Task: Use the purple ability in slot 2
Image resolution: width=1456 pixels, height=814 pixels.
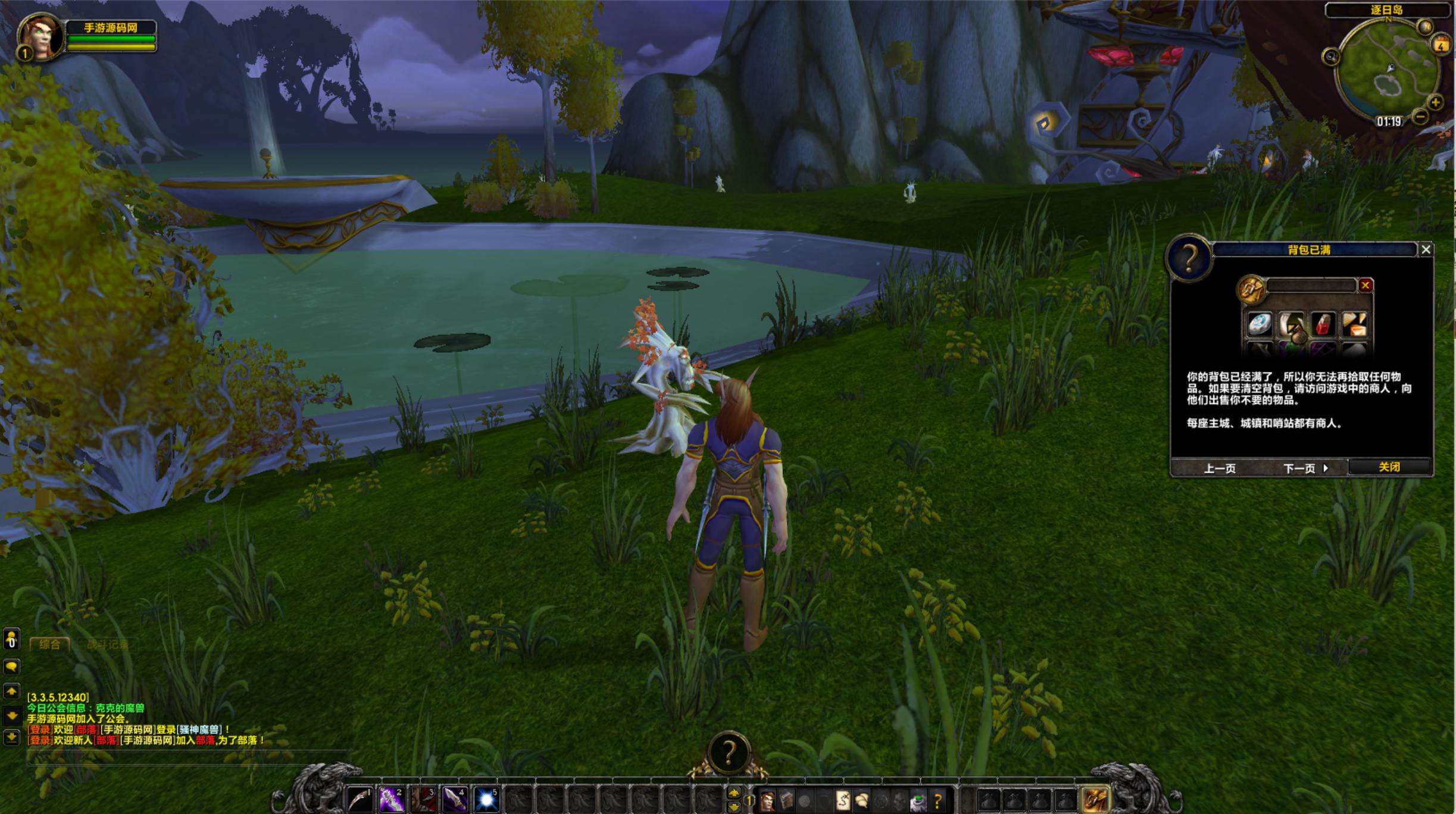Action: pyautogui.click(x=392, y=800)
